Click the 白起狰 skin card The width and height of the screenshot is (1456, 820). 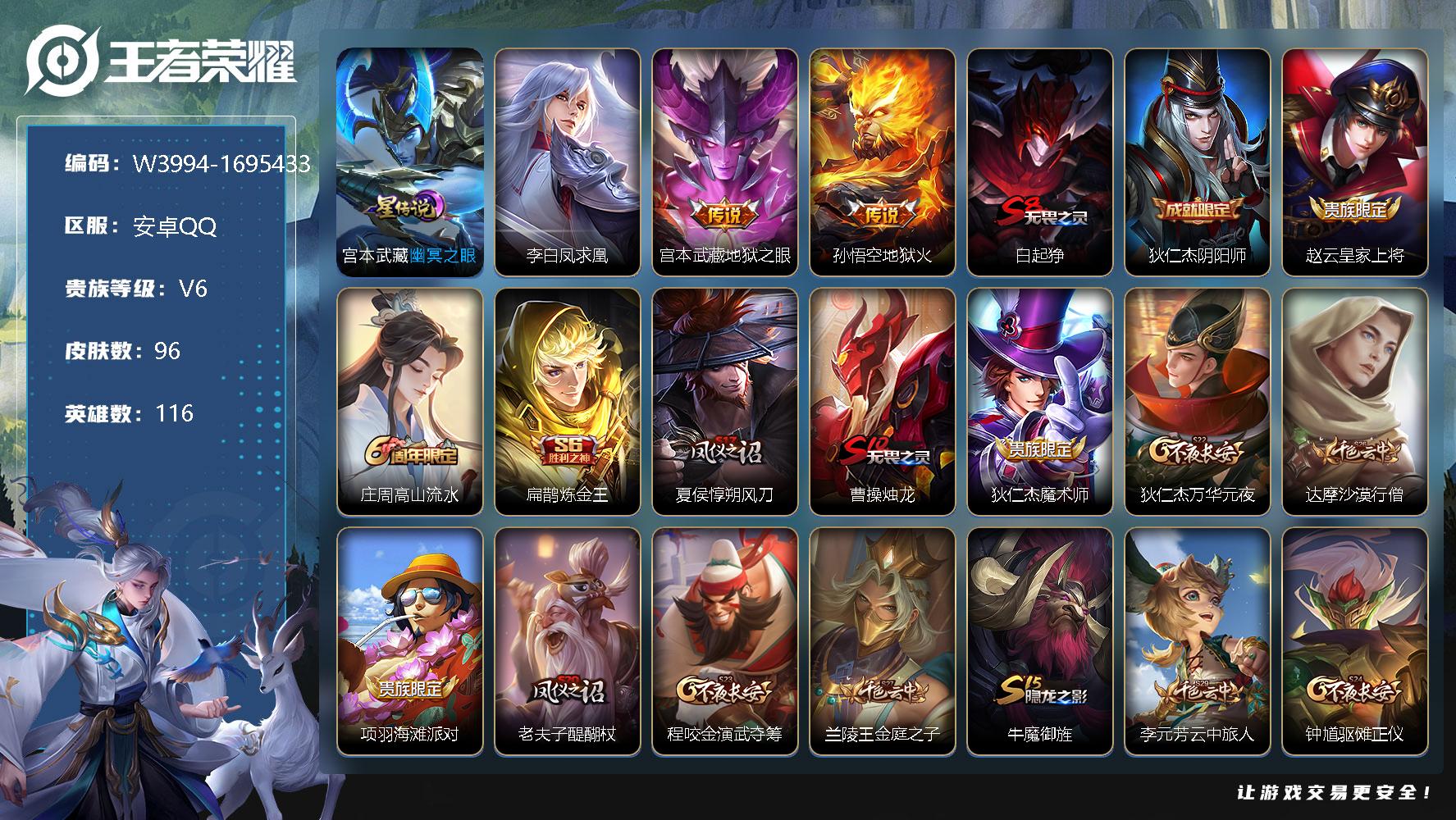1039,162
